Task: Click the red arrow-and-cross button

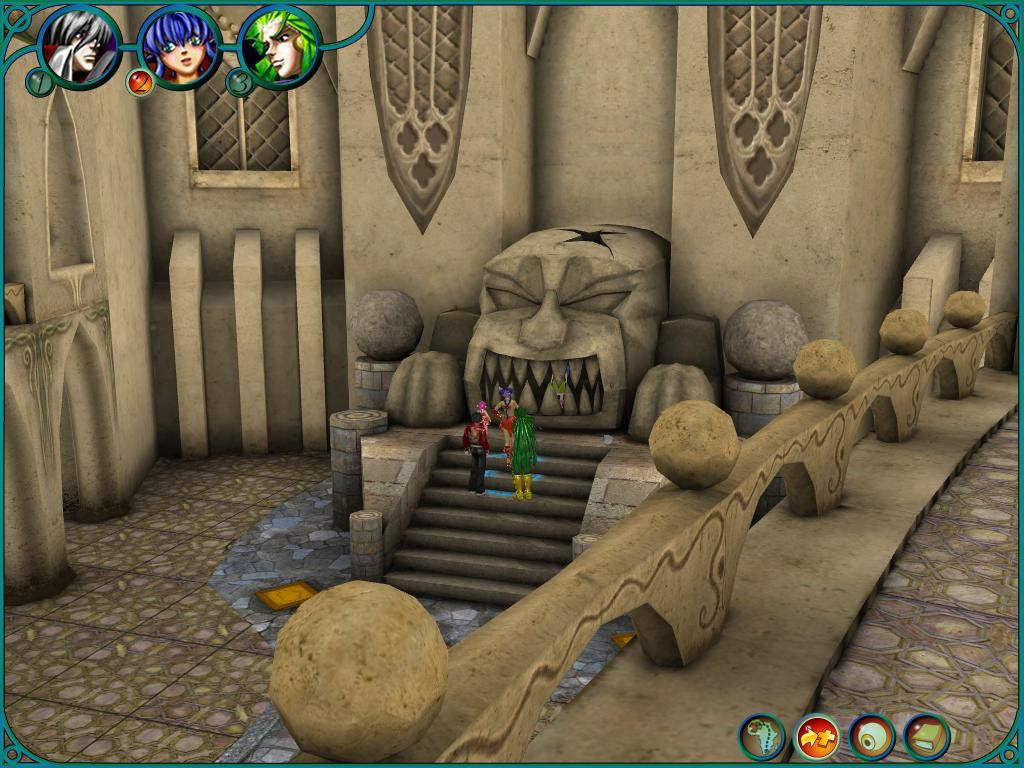Action: 817,737
